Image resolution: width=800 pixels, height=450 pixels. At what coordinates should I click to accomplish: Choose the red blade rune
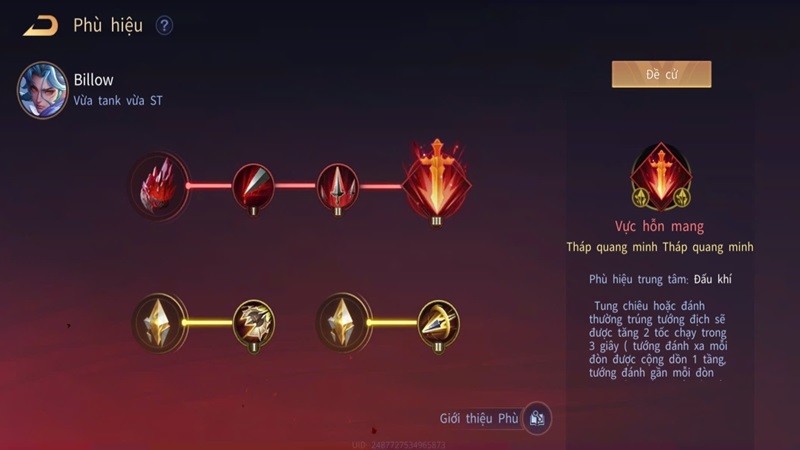pyautogui.click(x=253, y=186)
